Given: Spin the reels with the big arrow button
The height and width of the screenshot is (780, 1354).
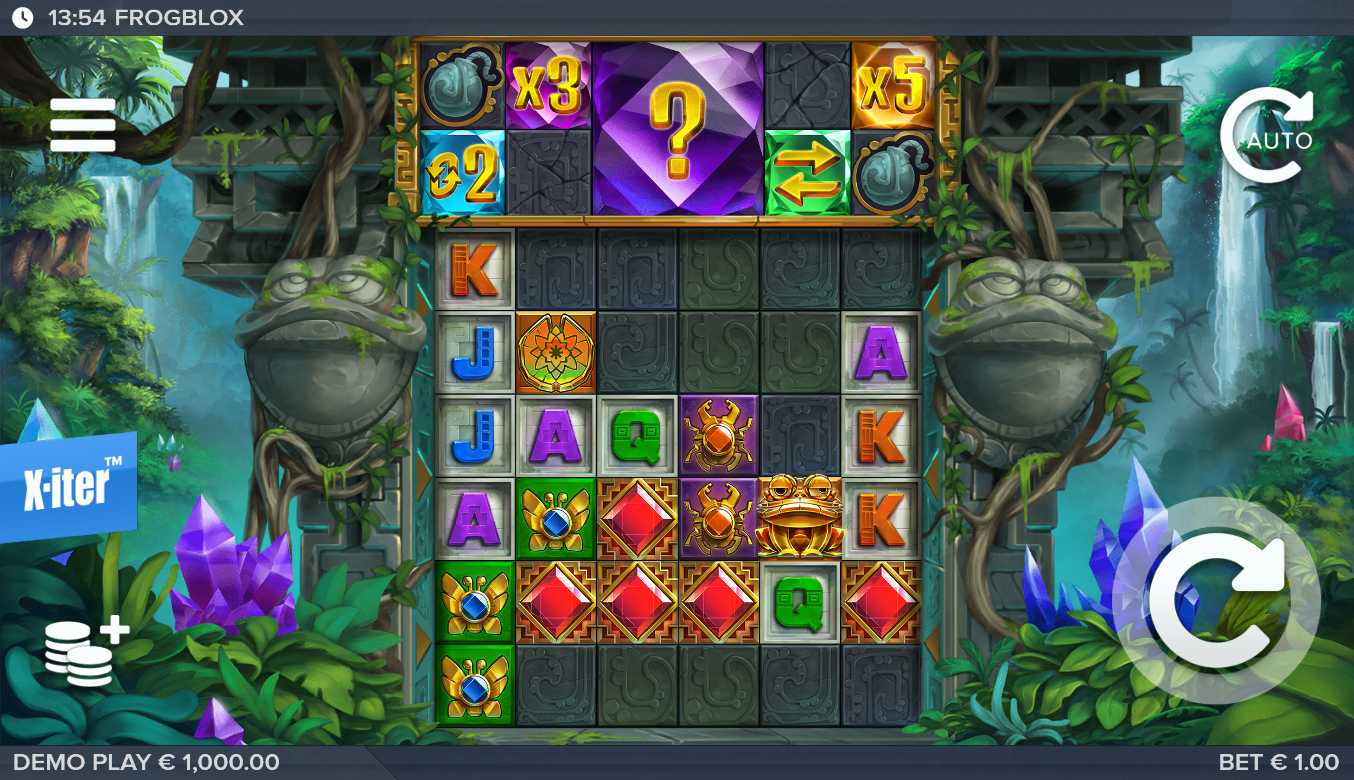Looking at the screenshot, I should pyautogui.click(x=1218, y=600).
